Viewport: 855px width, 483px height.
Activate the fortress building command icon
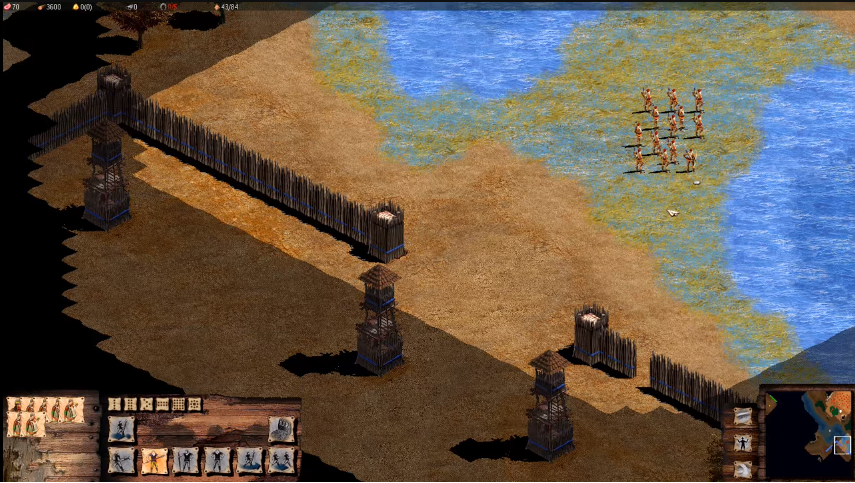click(x=282, y=429)
